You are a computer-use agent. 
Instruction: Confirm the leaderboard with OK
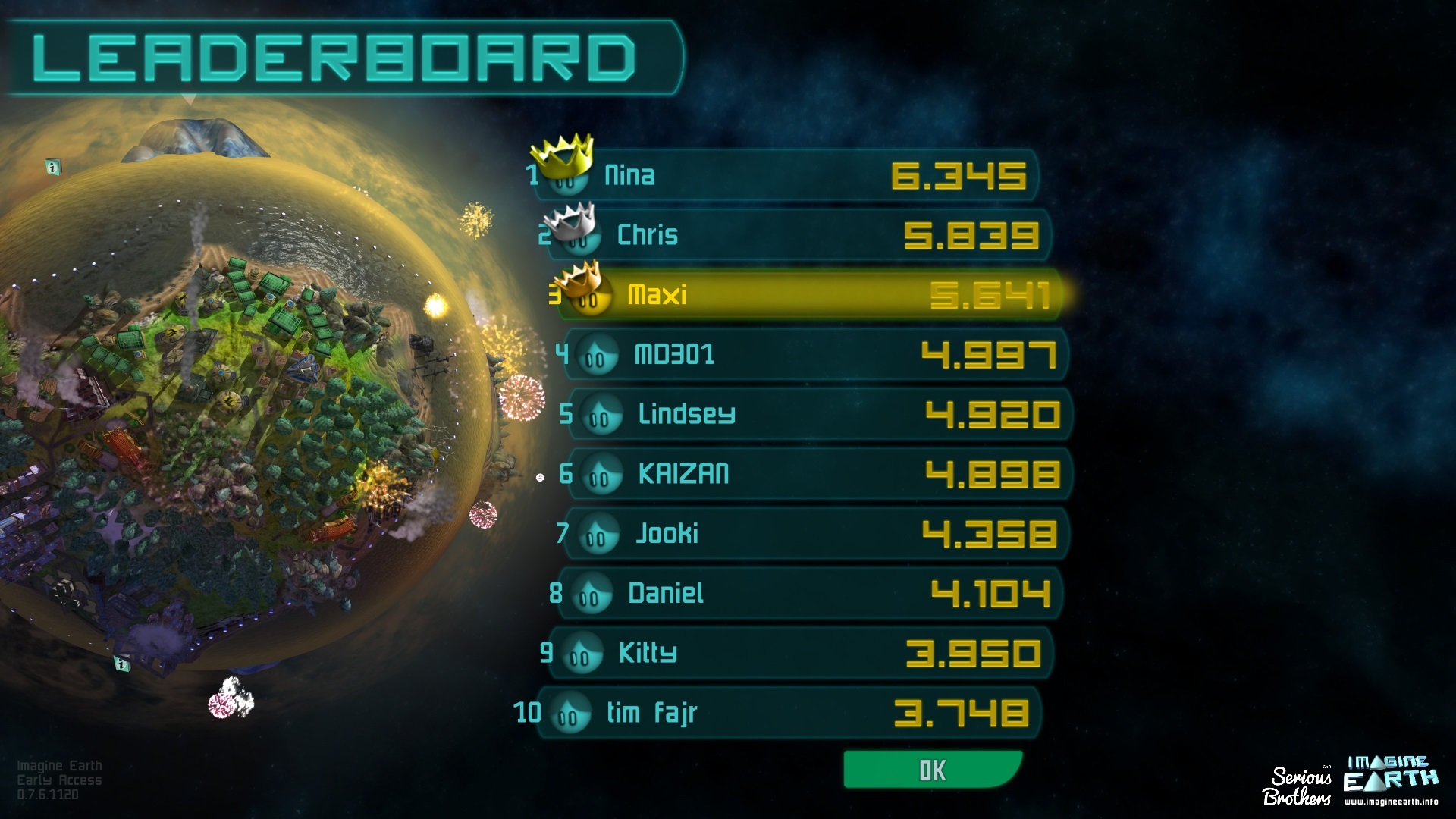click(932, 770)
